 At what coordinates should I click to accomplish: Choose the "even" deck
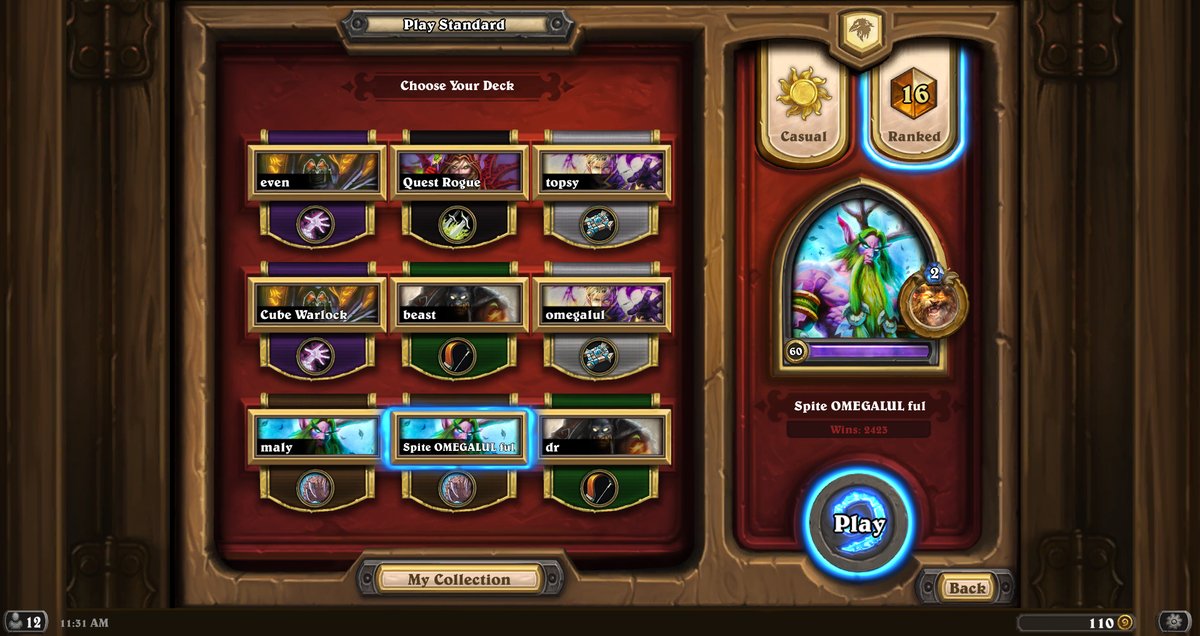(317, 172)
